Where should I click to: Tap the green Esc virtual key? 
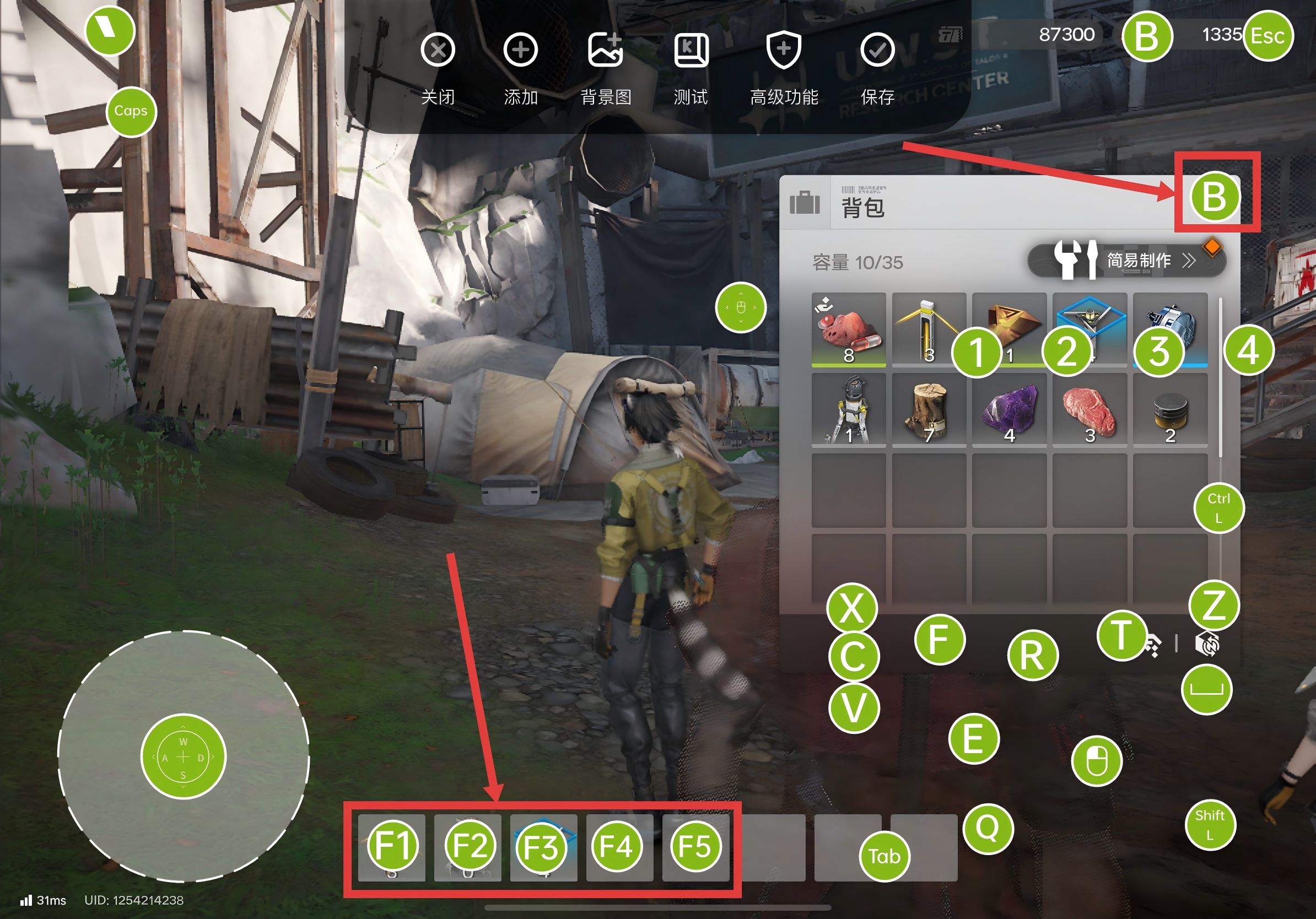[1268, 36]
